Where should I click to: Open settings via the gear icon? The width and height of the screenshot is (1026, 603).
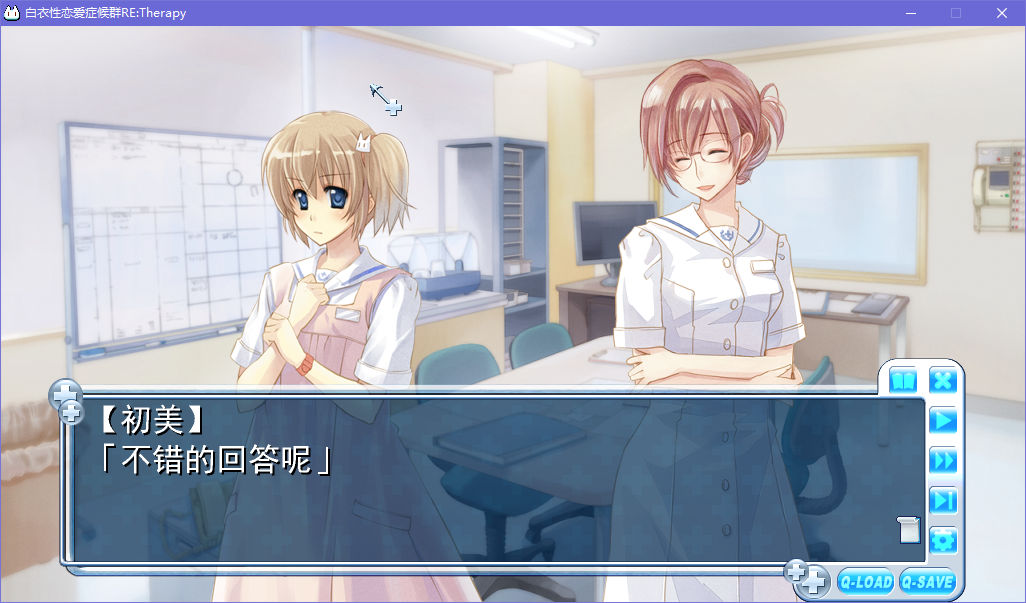click(943, 541)
